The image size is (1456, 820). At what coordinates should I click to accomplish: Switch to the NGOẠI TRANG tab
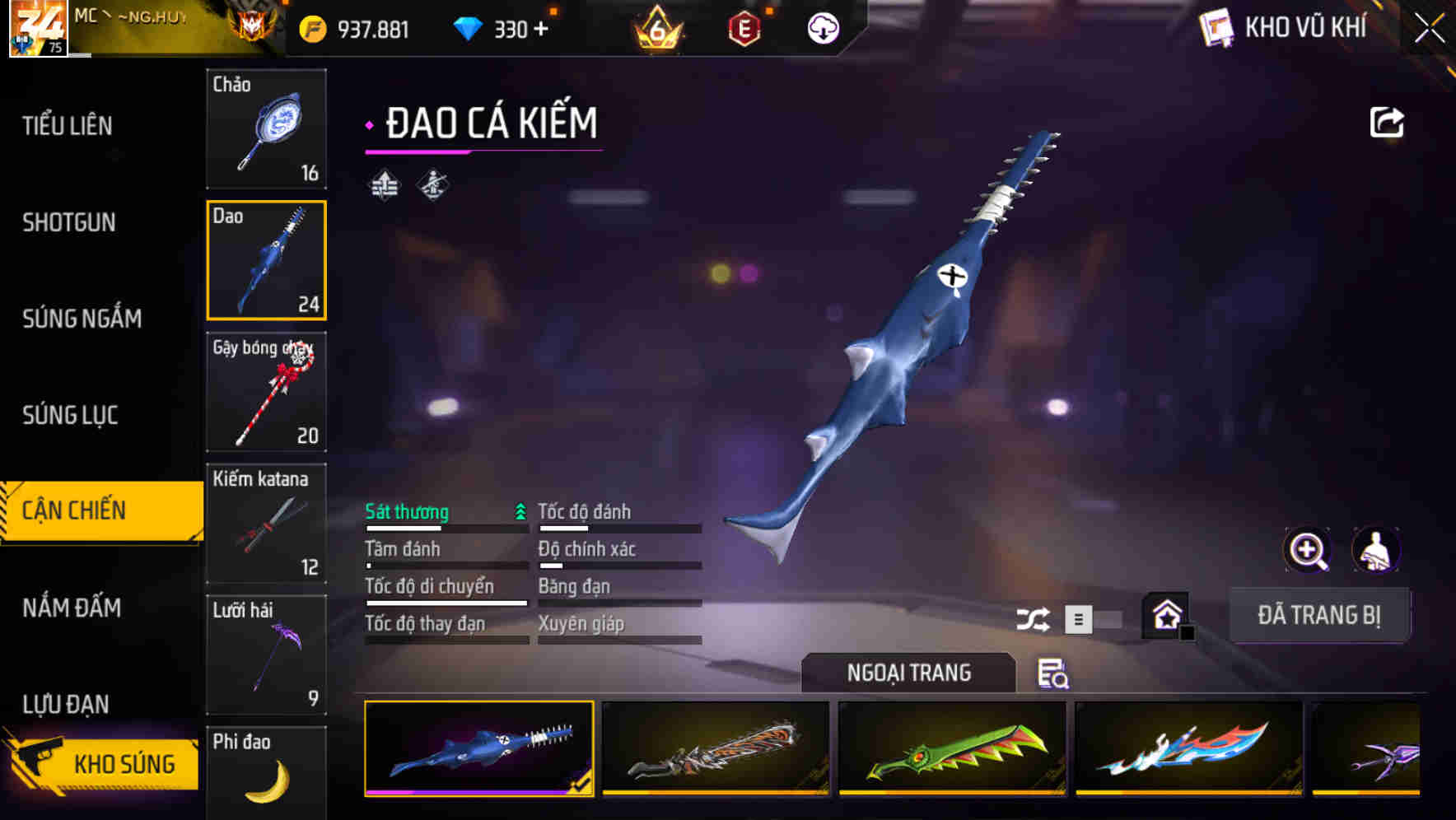(x=909, y=673)
